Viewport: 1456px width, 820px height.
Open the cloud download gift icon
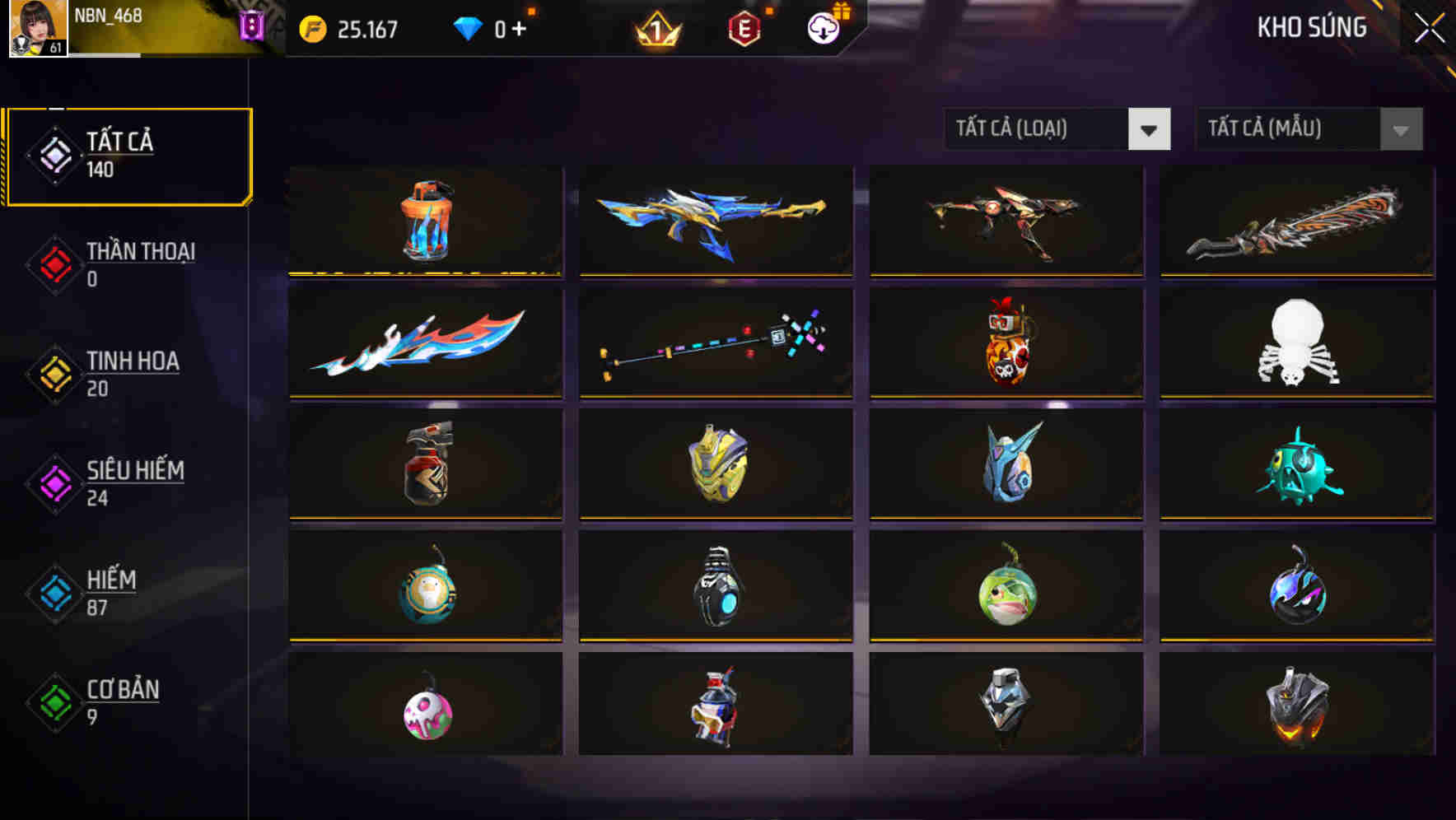point(821,27)
